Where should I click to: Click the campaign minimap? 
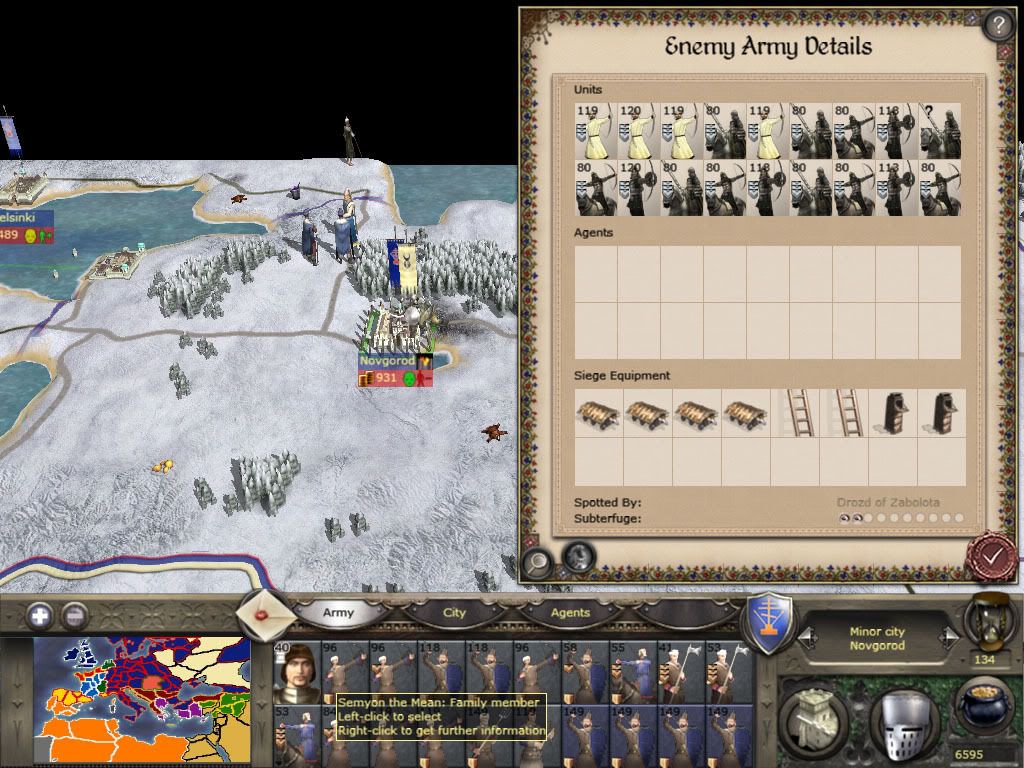point(142,700)
